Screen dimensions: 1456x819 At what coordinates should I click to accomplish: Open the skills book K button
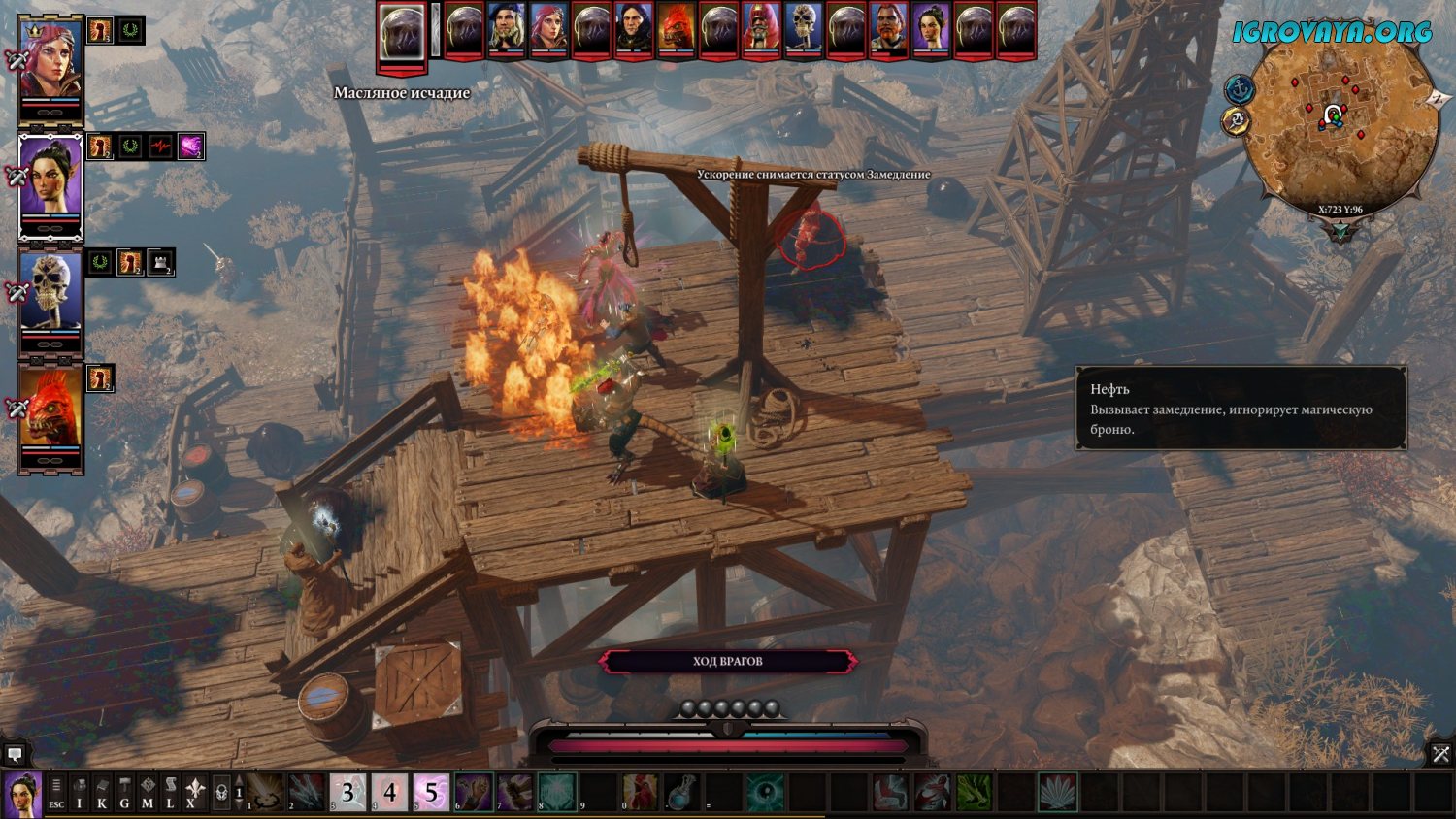pyautogui.click(x=102, y=793)
